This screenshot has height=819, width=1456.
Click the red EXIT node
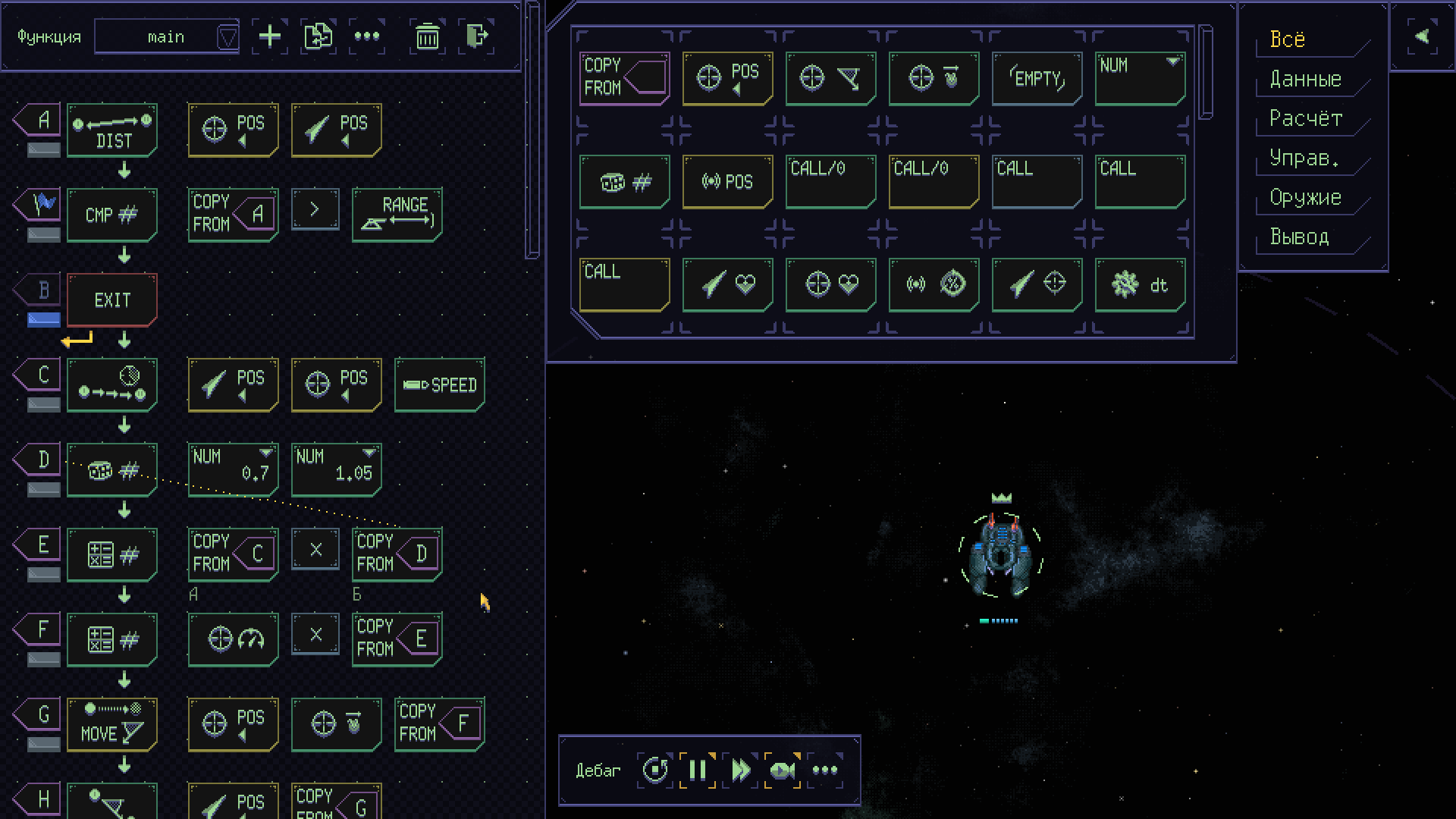click(112, 300)
